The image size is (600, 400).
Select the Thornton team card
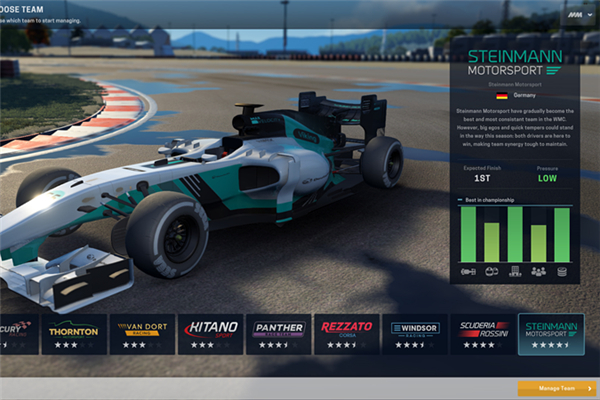[73, 333]
